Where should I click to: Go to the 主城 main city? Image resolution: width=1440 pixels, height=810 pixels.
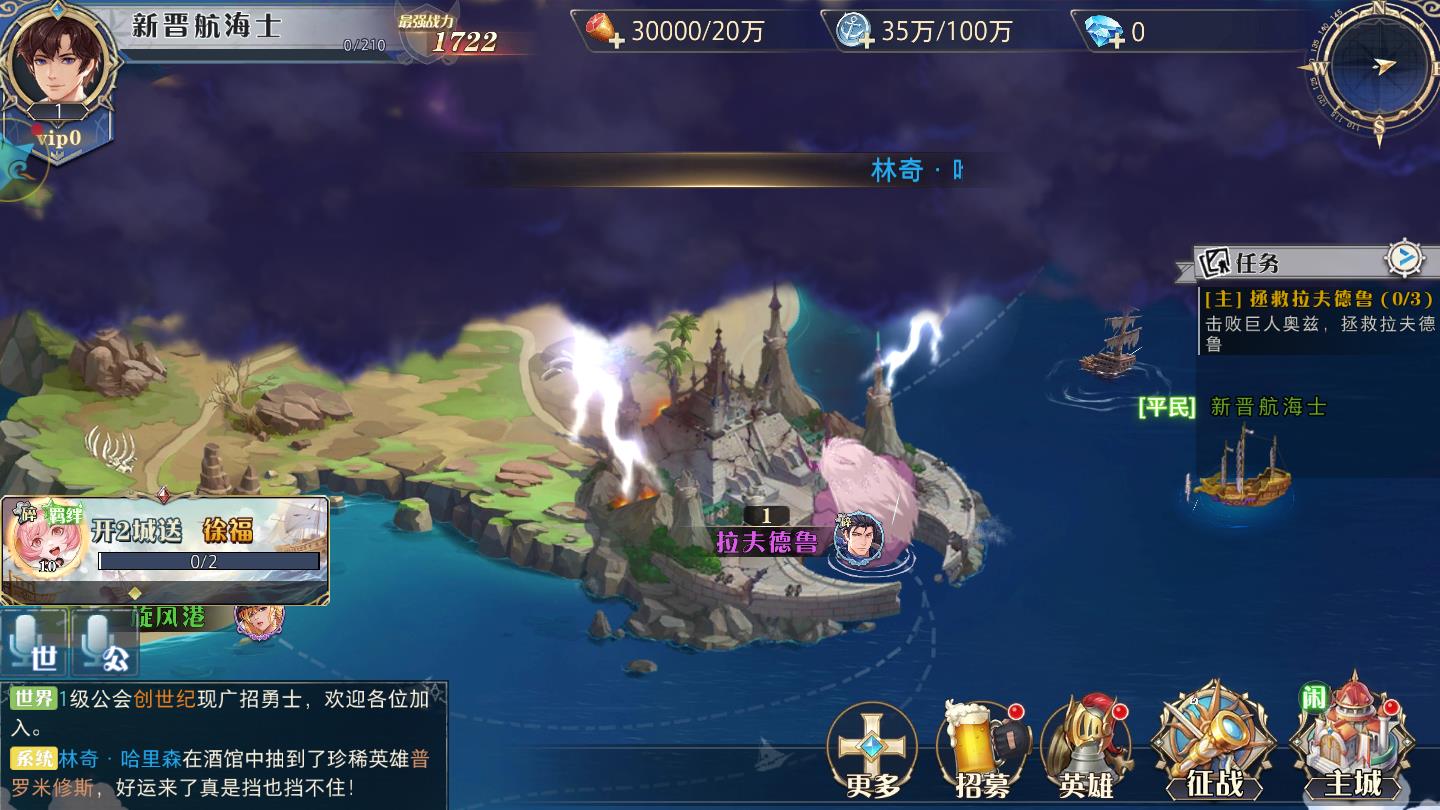pos(1352,745)
